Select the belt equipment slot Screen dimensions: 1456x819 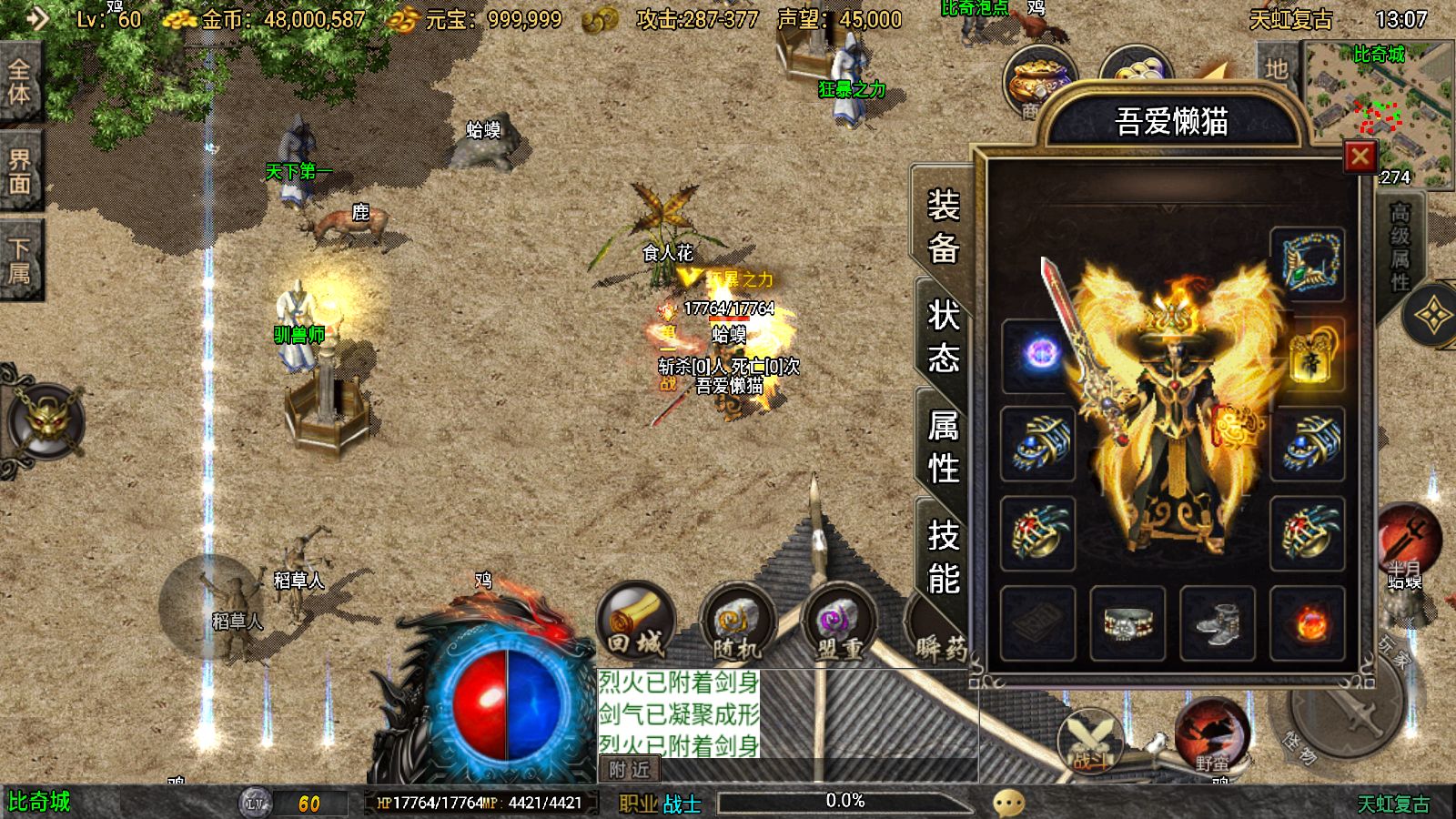(x=1127, y=623)
